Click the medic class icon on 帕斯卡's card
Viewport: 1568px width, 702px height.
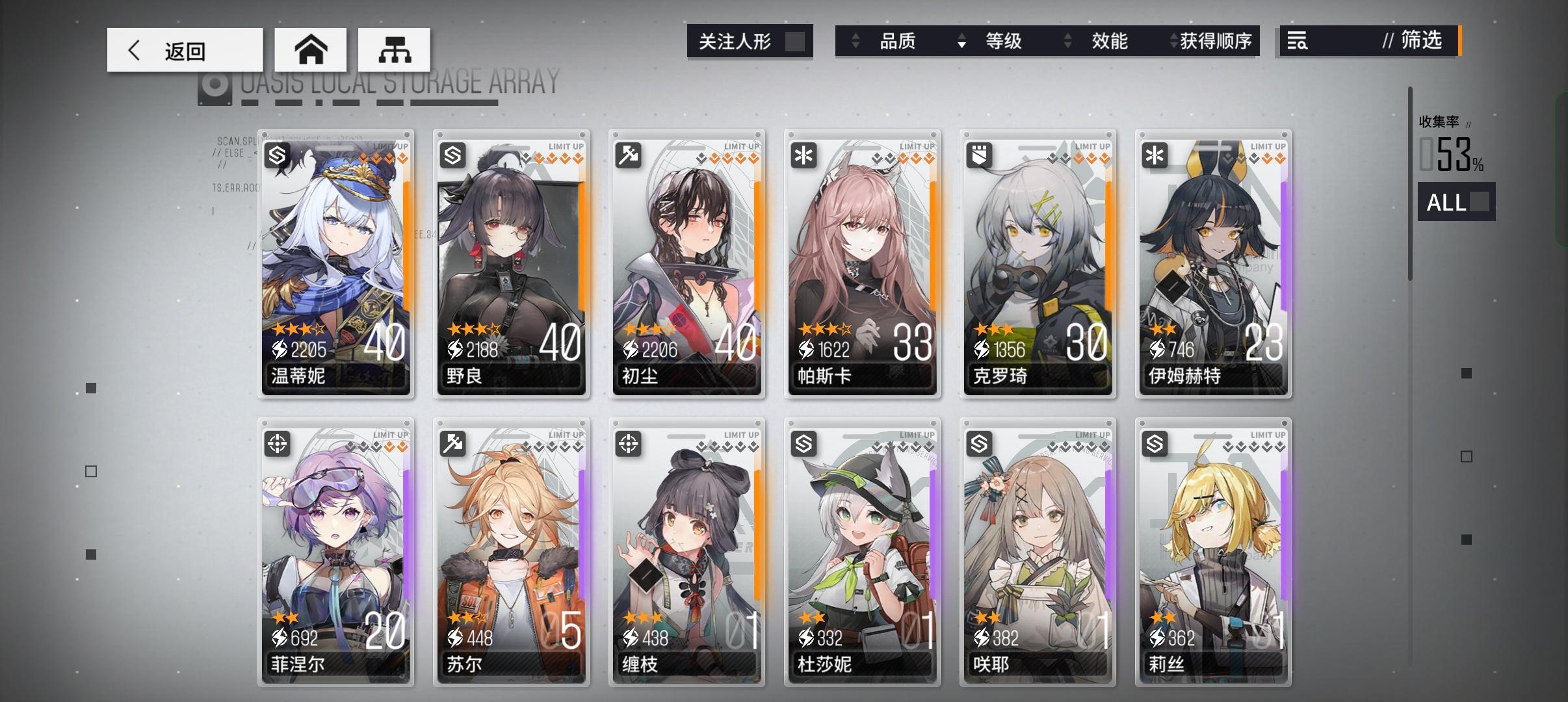805,155
